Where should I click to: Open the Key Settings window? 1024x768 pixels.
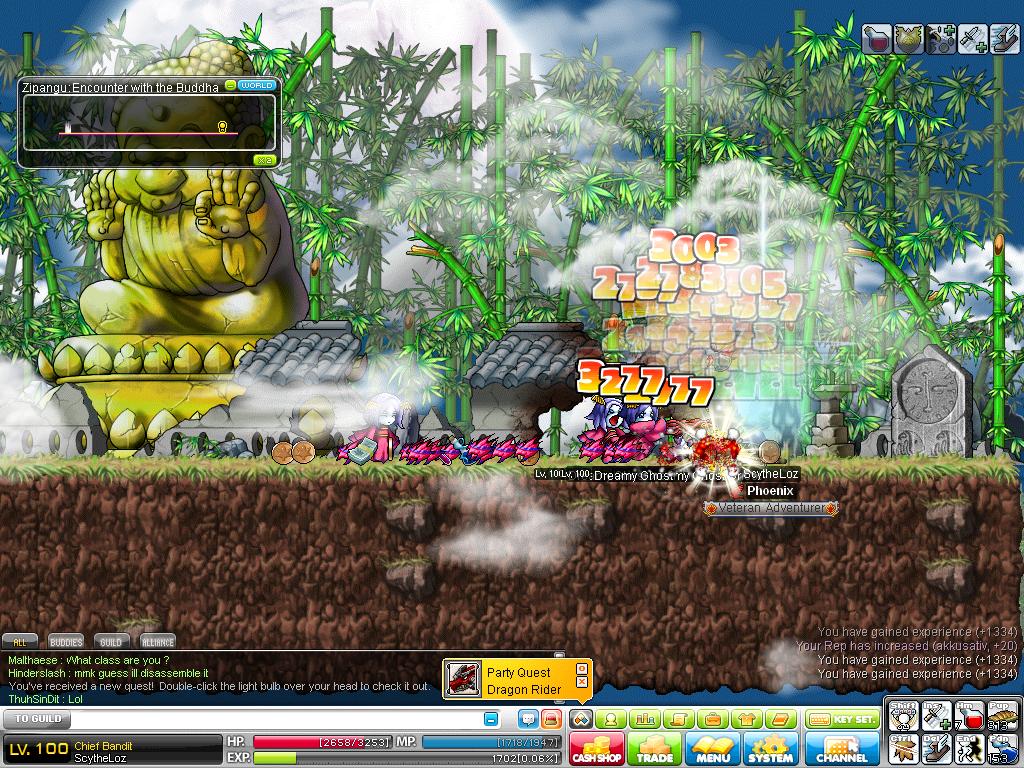(x=841, y=719)
